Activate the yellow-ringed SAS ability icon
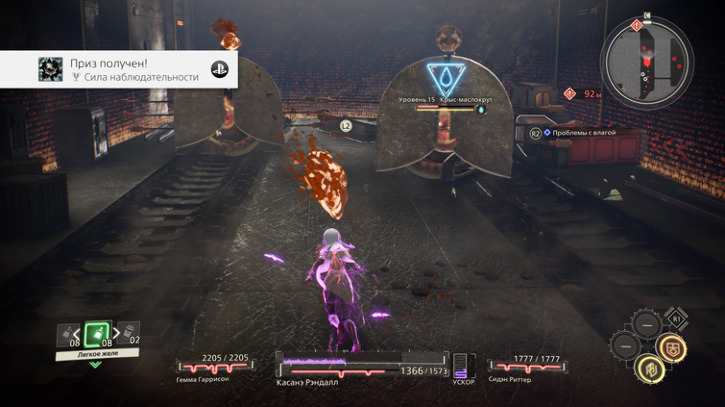Screen dimensions: 725x407 [x=648, y=369]
